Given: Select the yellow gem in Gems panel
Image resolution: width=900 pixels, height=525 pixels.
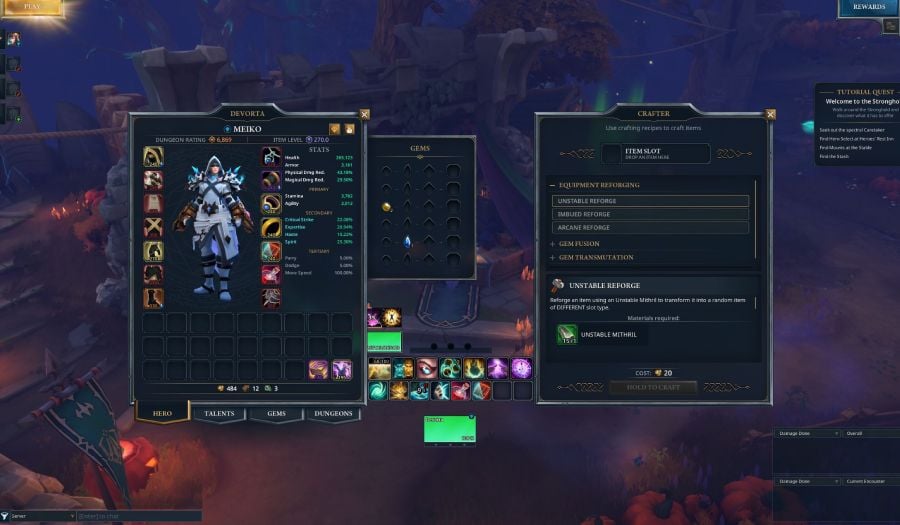Looking at the screenshot, I should pyautogui.click(x=386, y=206).
